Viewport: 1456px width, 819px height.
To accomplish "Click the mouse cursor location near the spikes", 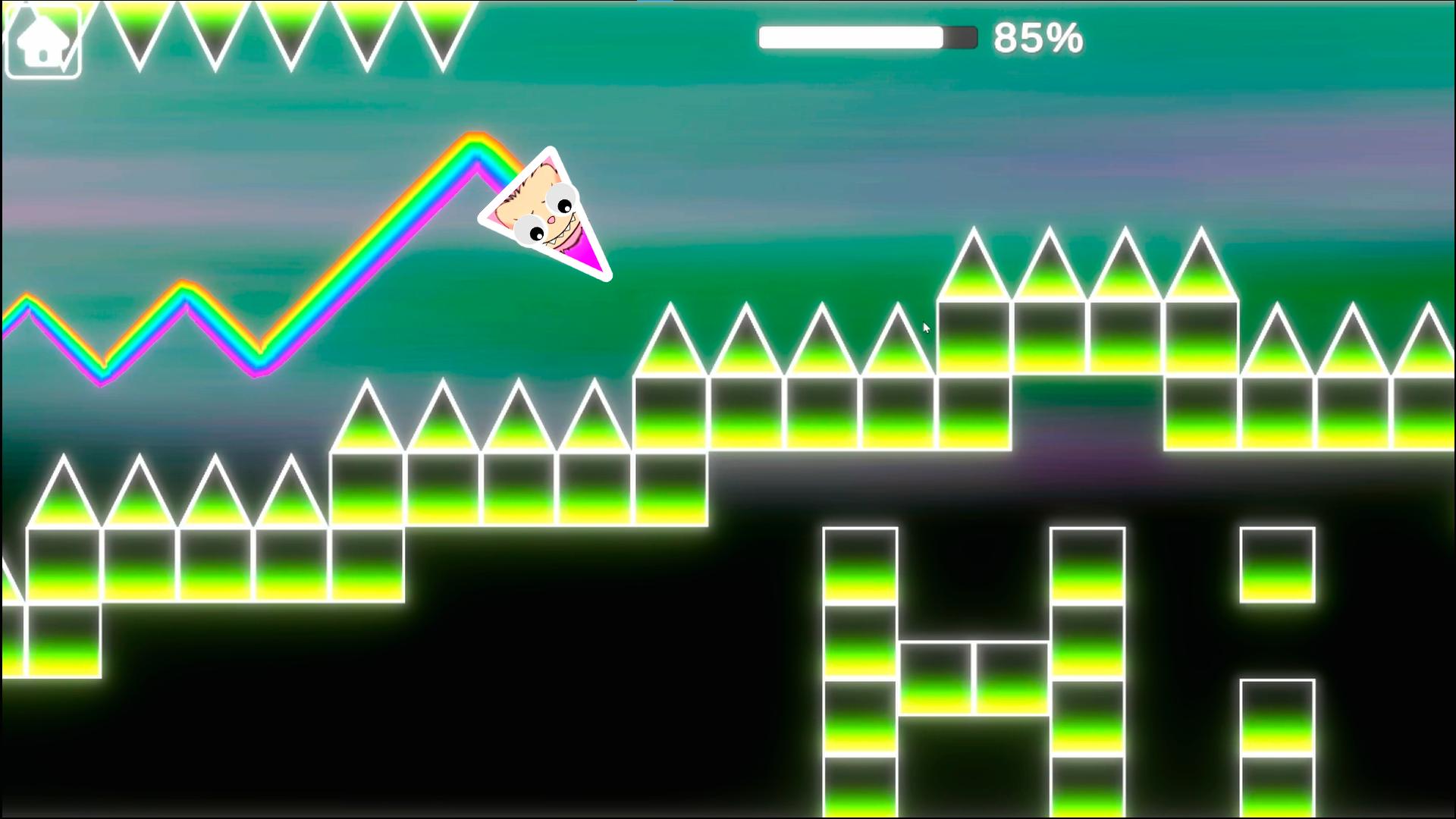I will 926,327.
